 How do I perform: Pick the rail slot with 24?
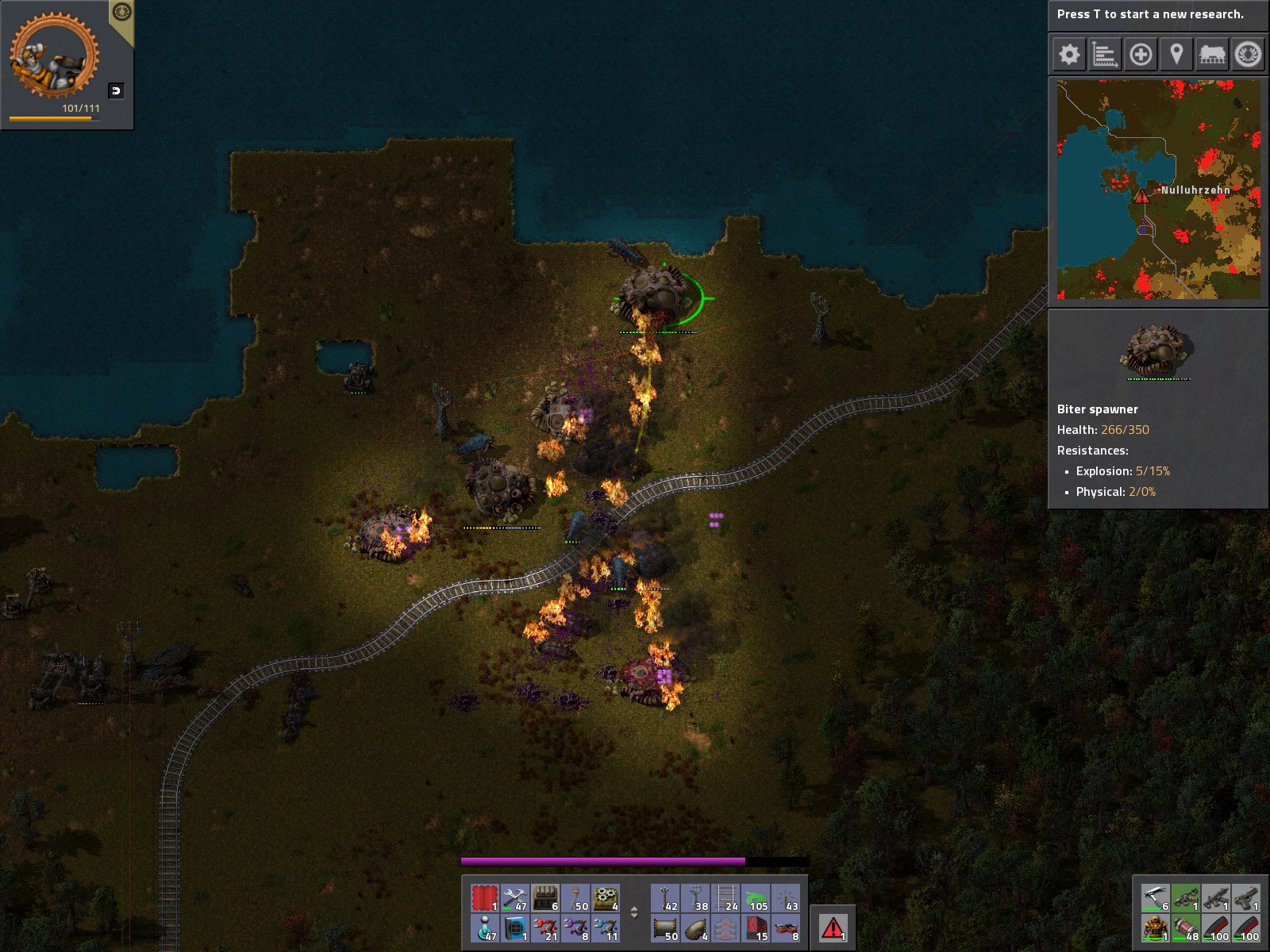pyautogui.click(x=725, y=898)
